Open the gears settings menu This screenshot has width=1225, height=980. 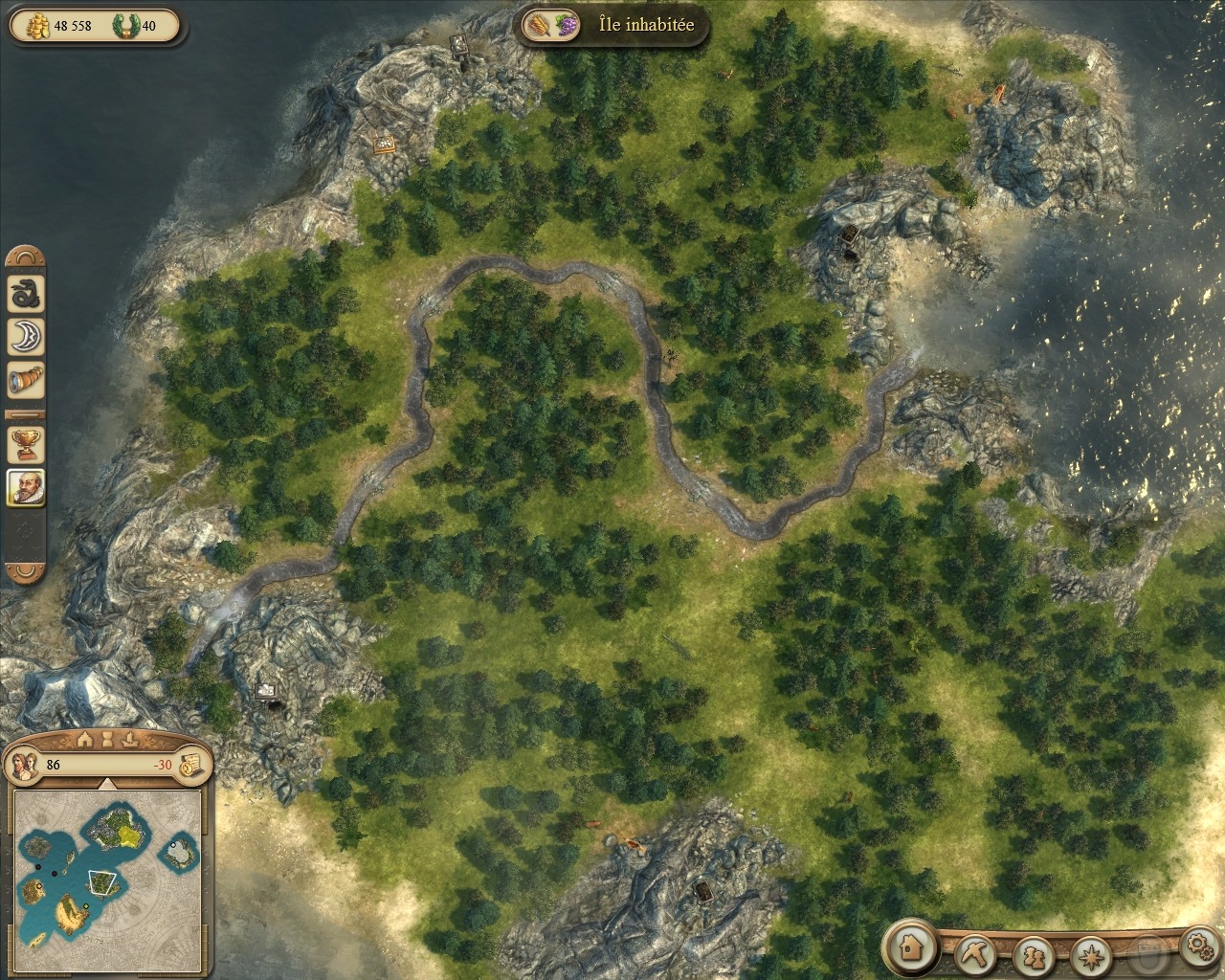pyautogui.click(x=1197, y=948)
